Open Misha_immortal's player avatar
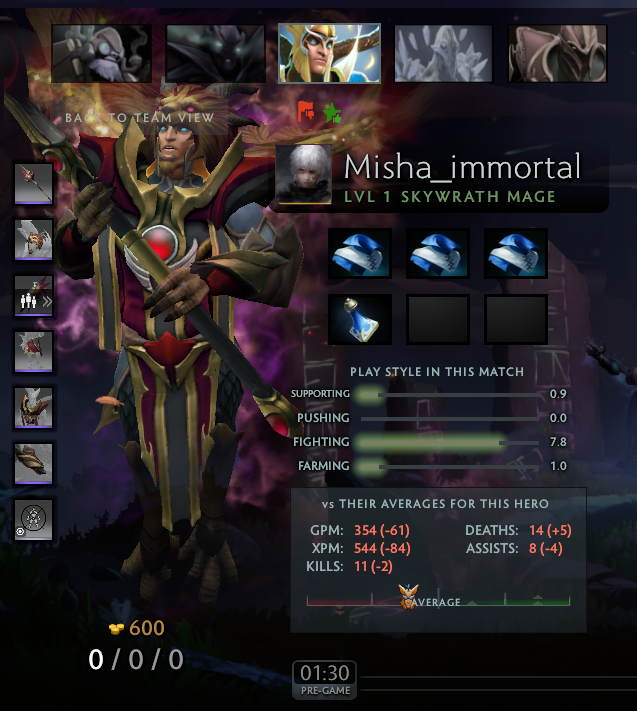The width and height of the screenshot is (637, 711). pyautogui.click(x=303, y=175)
